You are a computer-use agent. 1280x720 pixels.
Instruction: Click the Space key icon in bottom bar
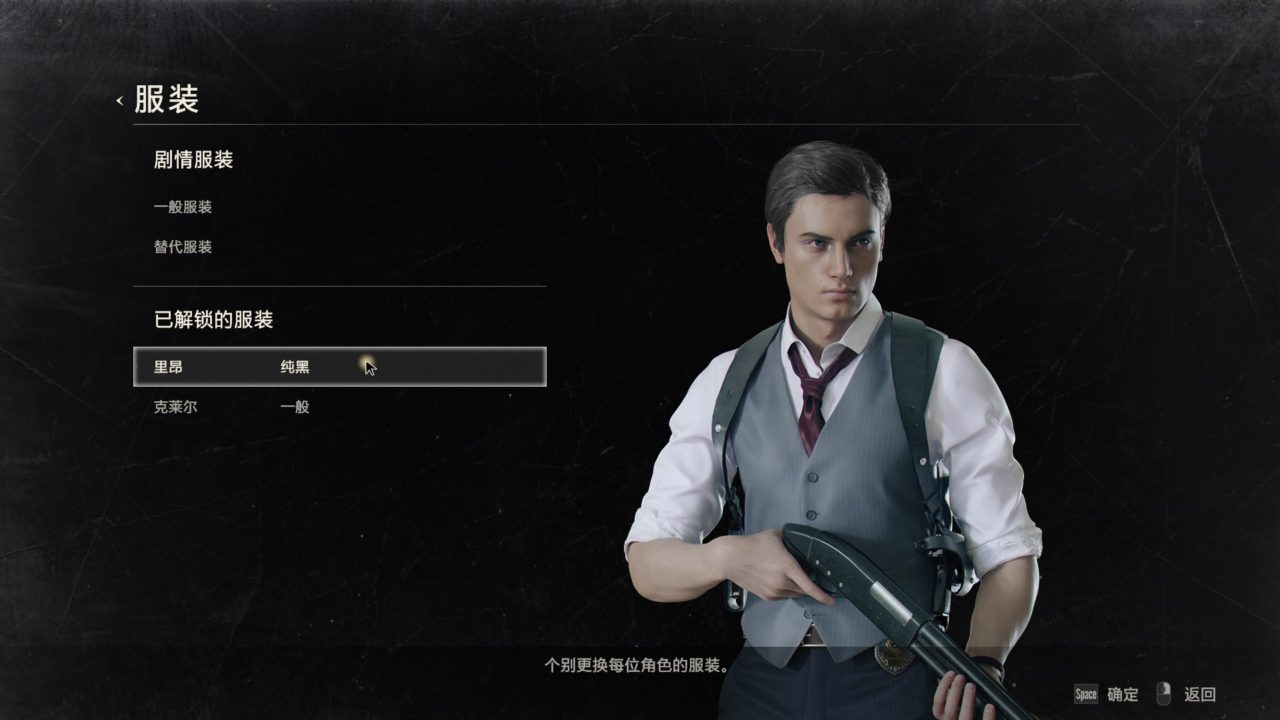pos(1086,693)
